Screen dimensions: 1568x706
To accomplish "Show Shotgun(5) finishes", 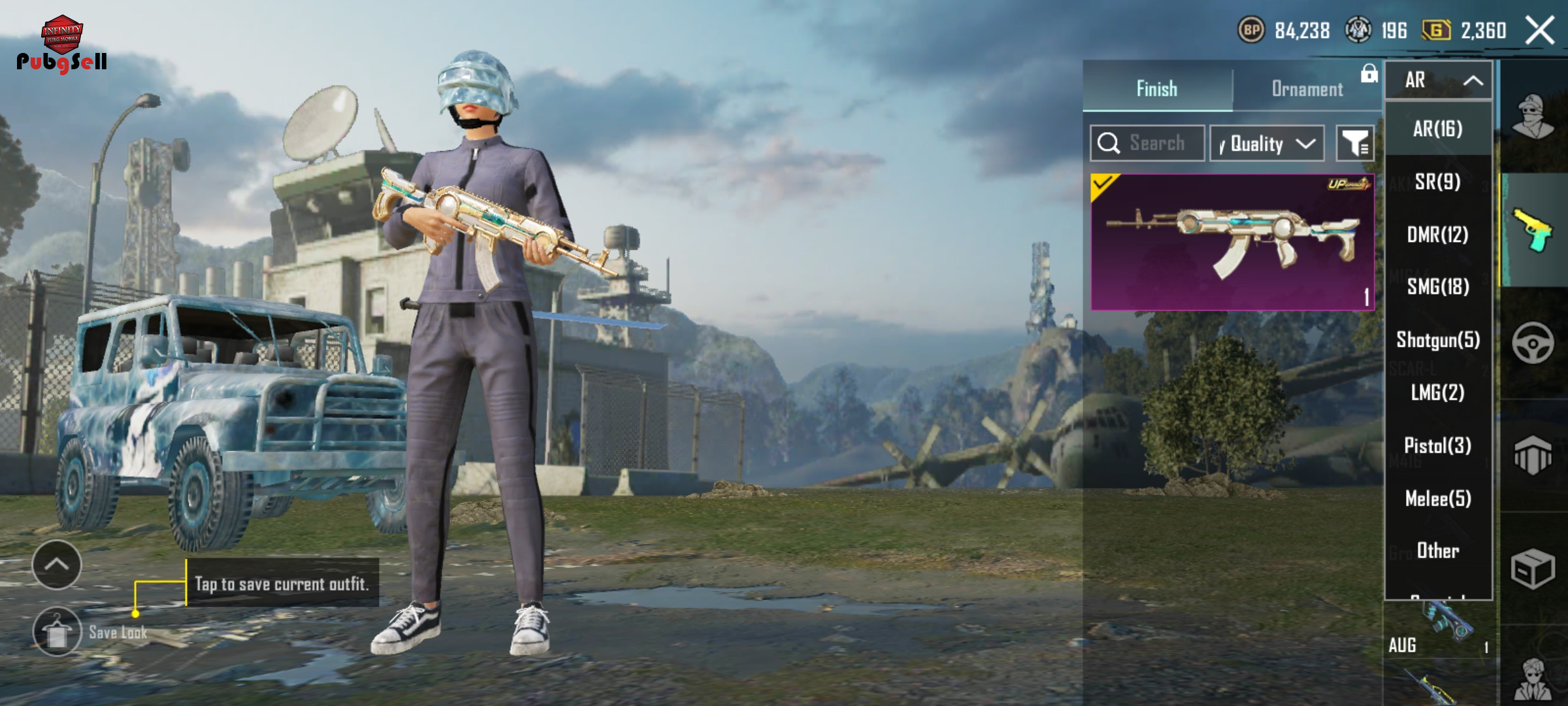I will (x=1438, y=340).
